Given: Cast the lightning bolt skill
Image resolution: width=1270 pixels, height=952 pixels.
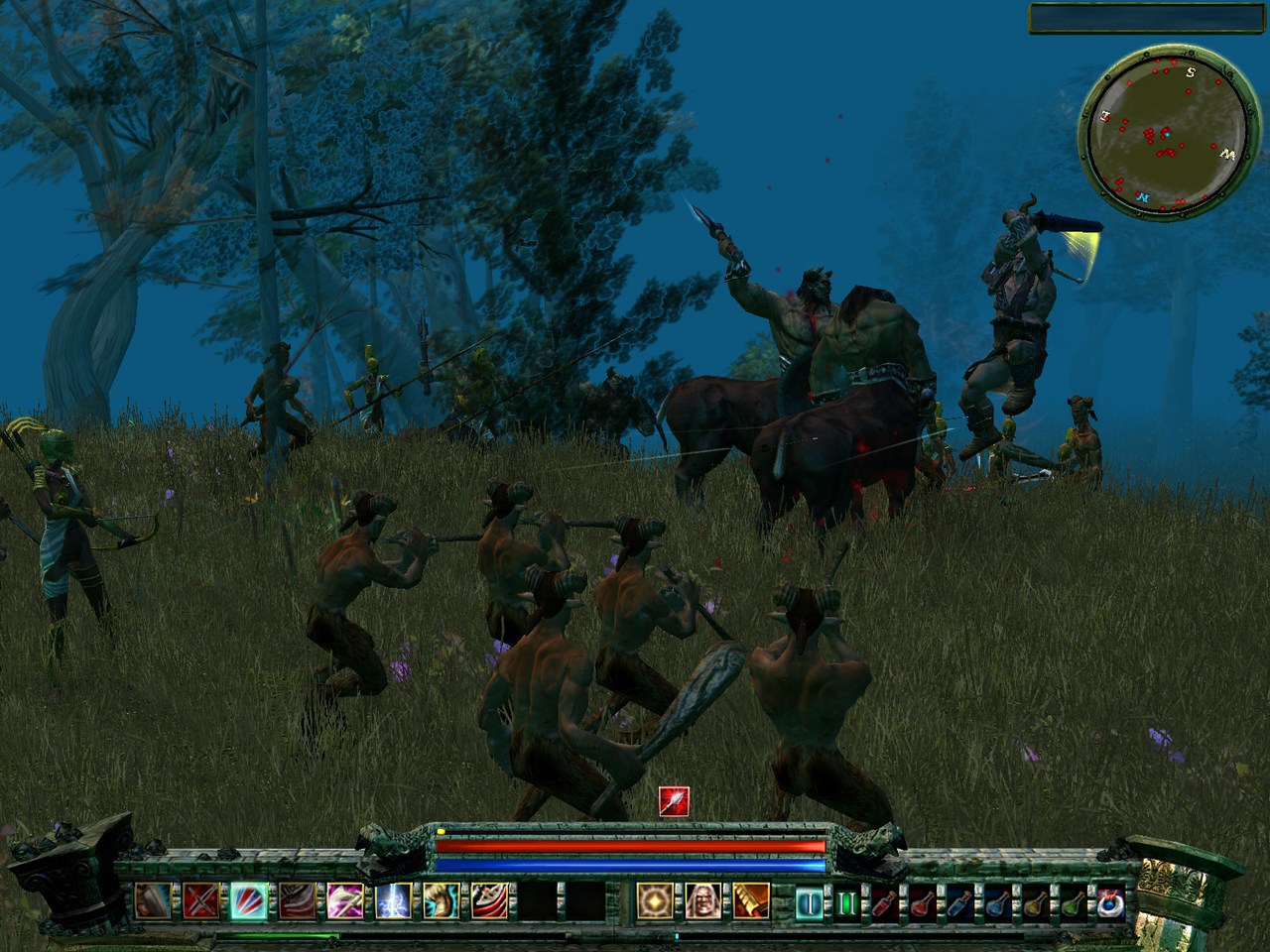Looking at the screenshot, I should pyautogui.click(x=393, y=900).
